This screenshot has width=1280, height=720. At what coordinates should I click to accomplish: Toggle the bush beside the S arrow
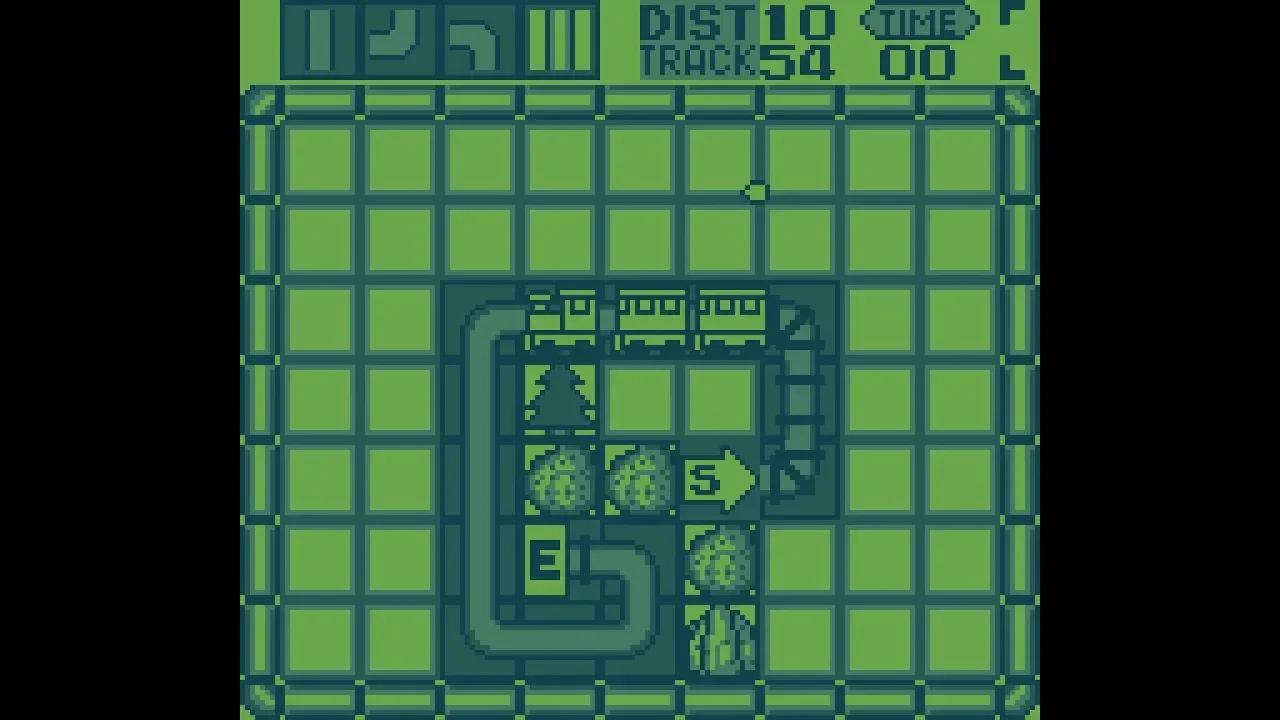640,480
